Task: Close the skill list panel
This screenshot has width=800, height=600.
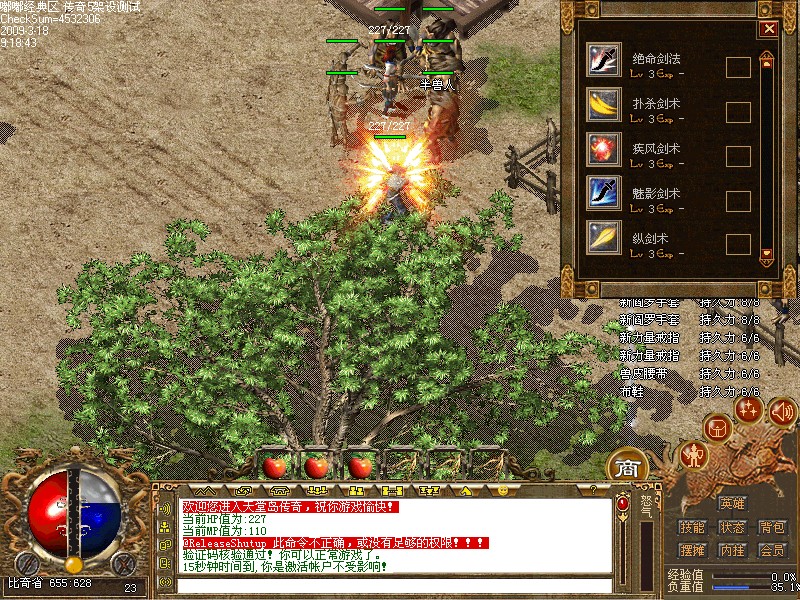Action: [x=768, y=29]
